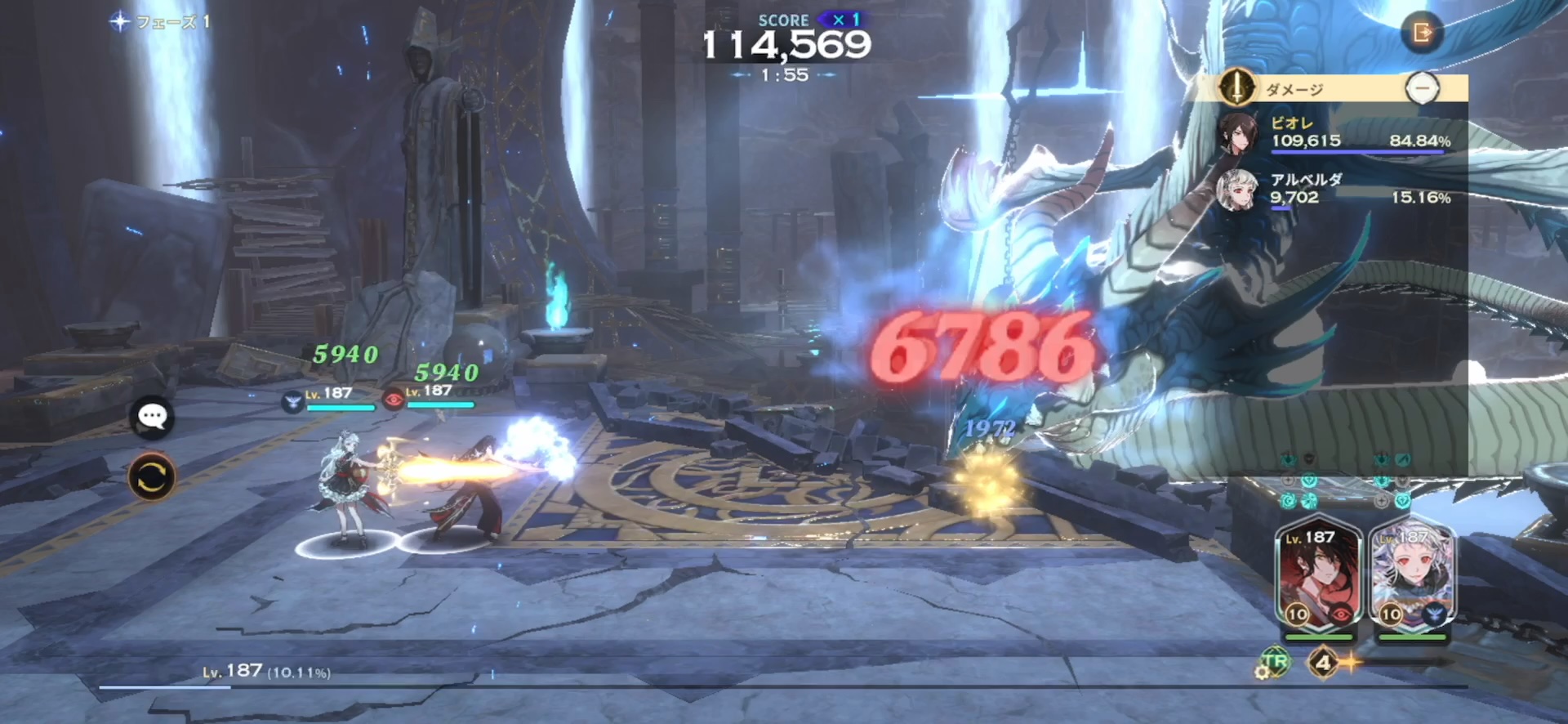
Task: Toggle the circular arrows auto button
Action: pos(152,476)
